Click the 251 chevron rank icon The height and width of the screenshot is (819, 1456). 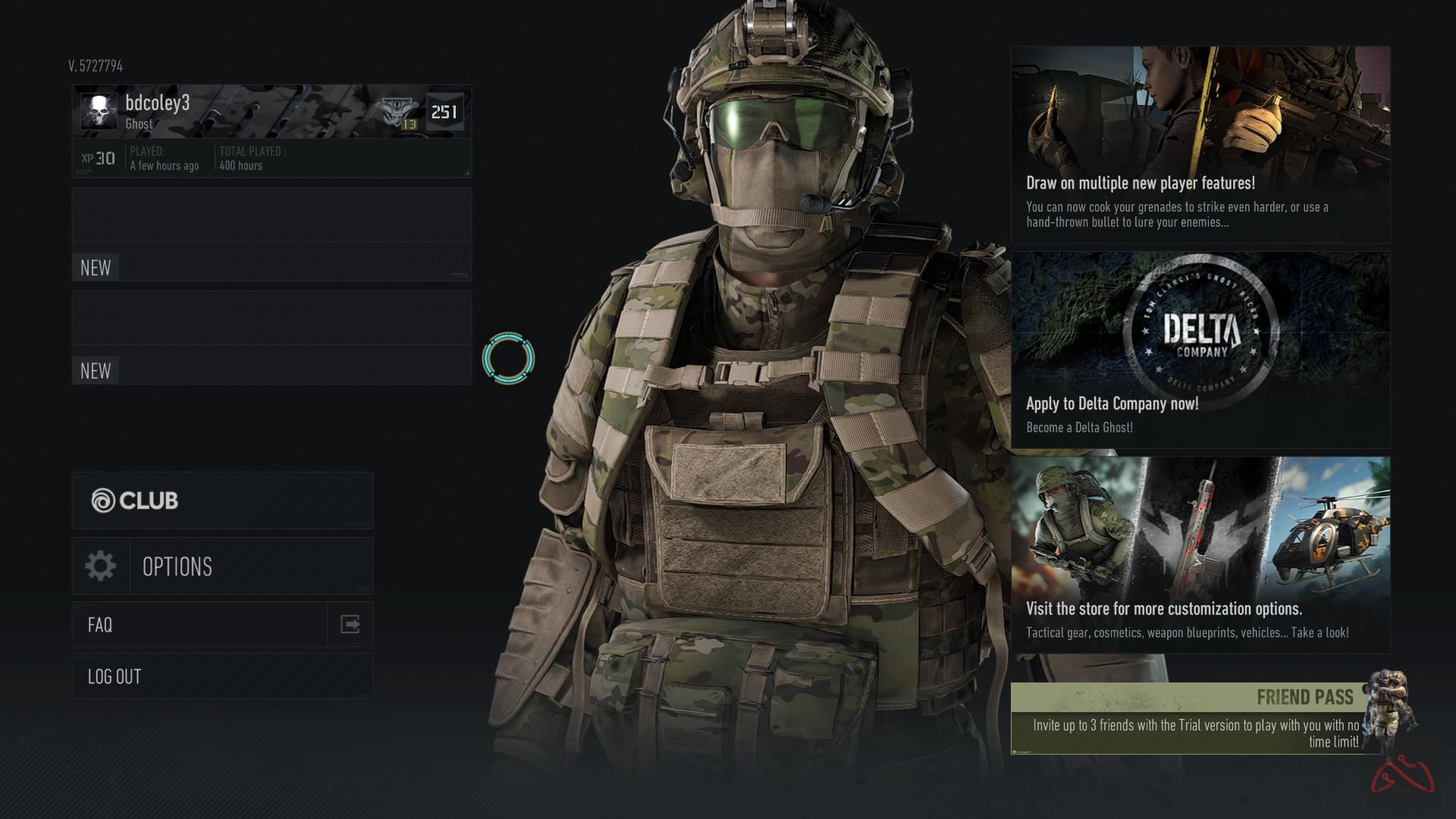click(x=443, y=111)
